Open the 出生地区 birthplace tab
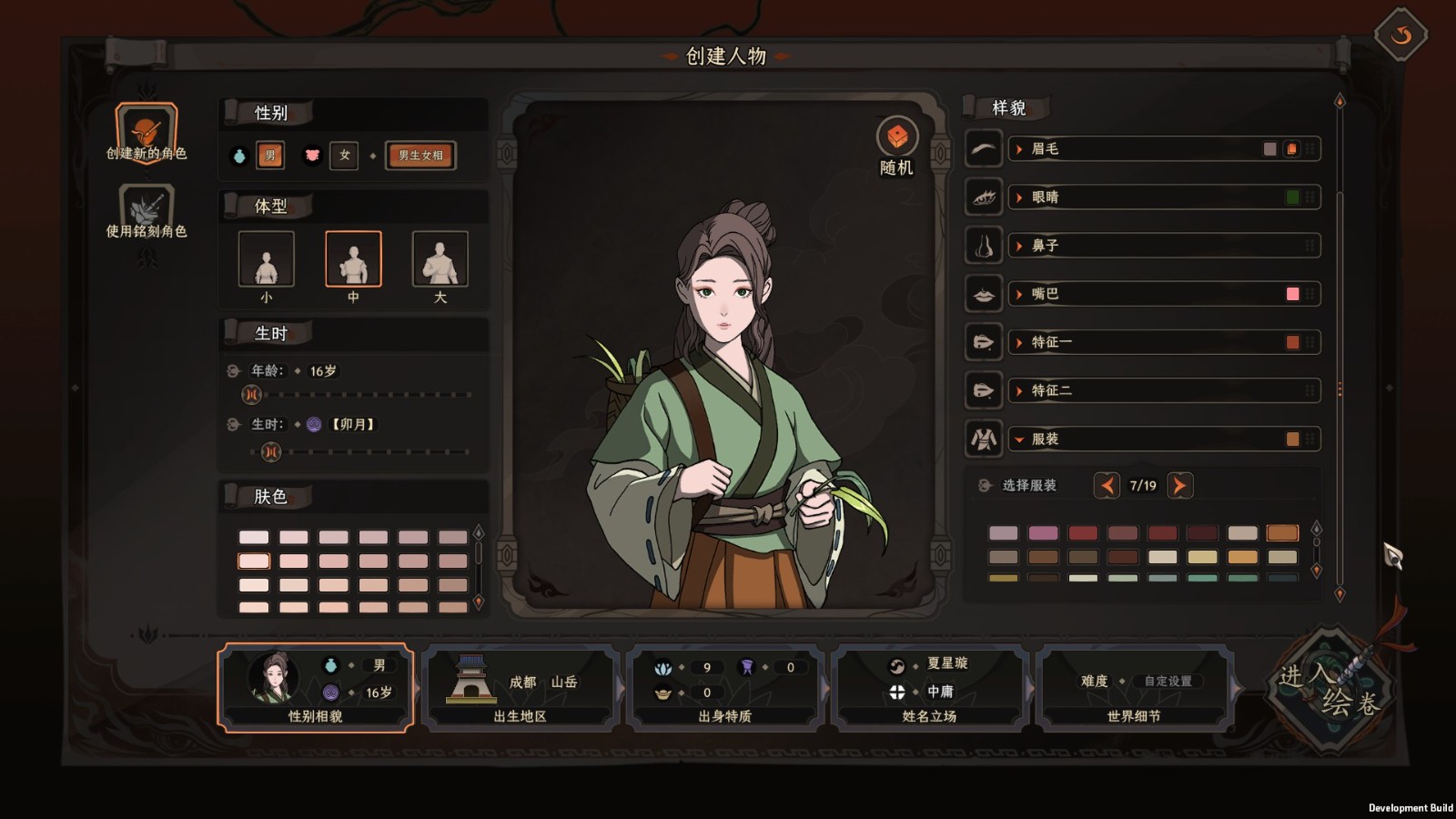Viewport: 1456px width, 819px height. [520, 688]
